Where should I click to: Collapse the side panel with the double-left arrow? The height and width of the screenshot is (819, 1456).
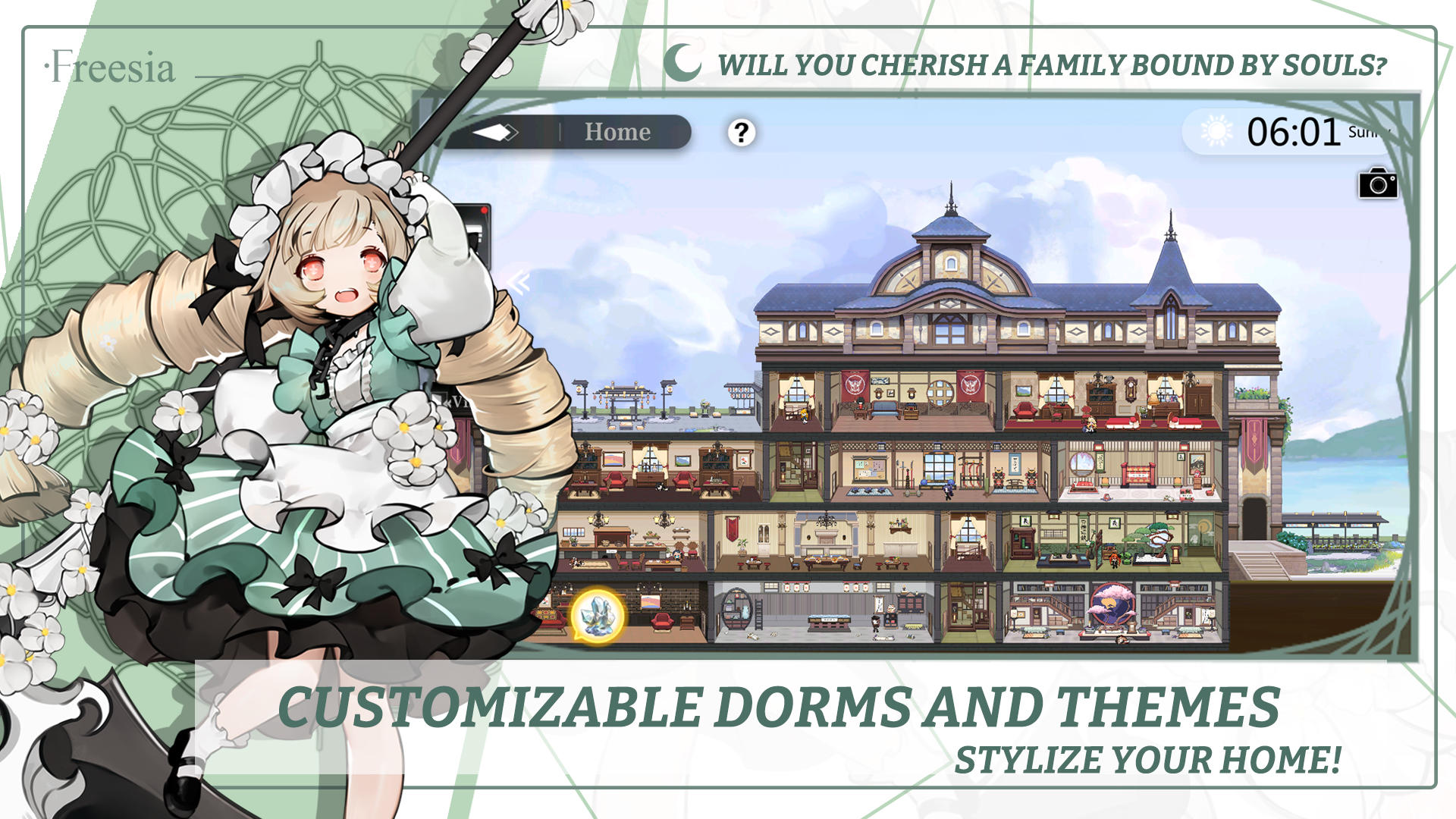(519, 282)
